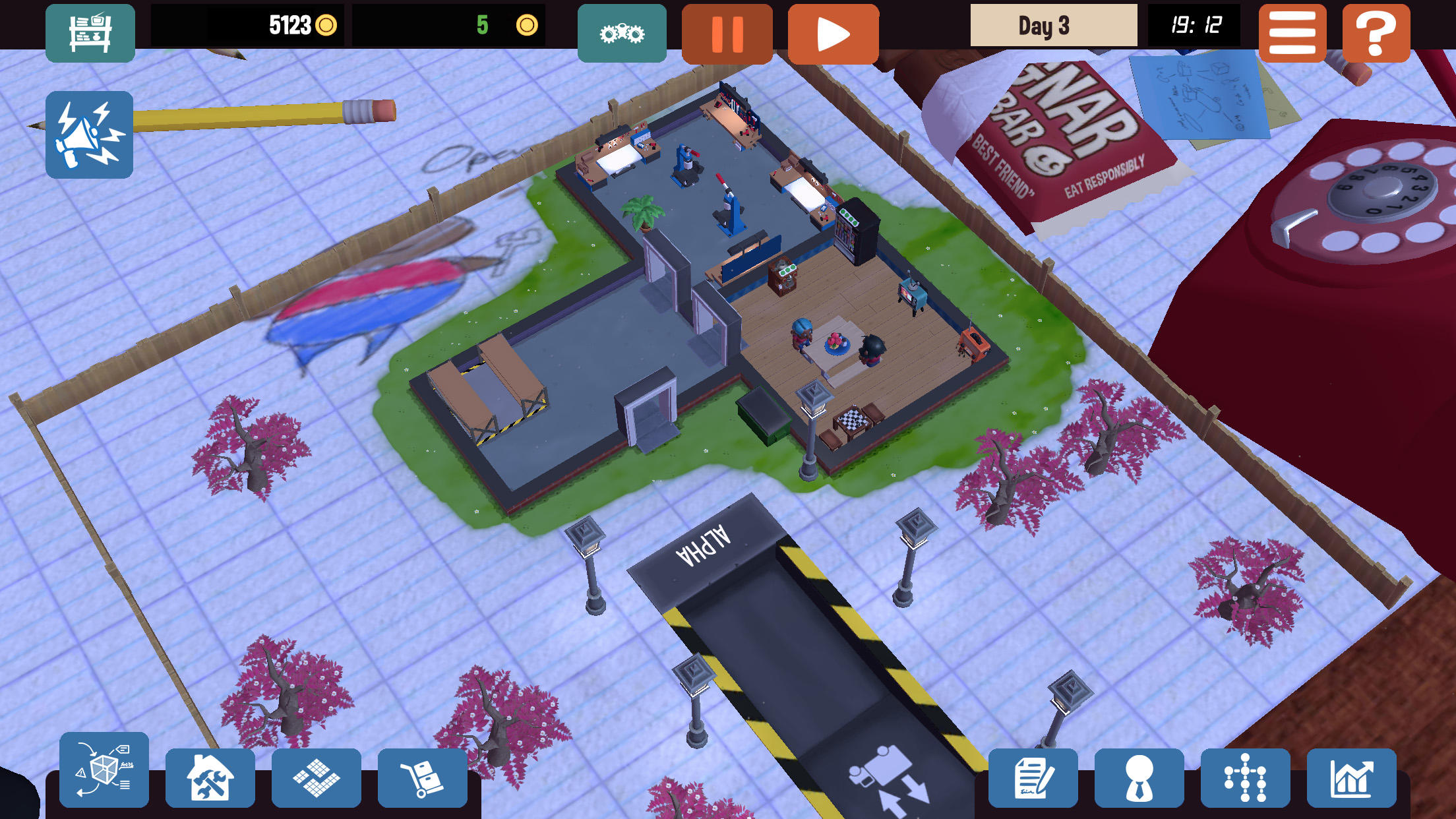Open the build menu with house and tools icon
1456x819 pixels.
tap(210, 777)
